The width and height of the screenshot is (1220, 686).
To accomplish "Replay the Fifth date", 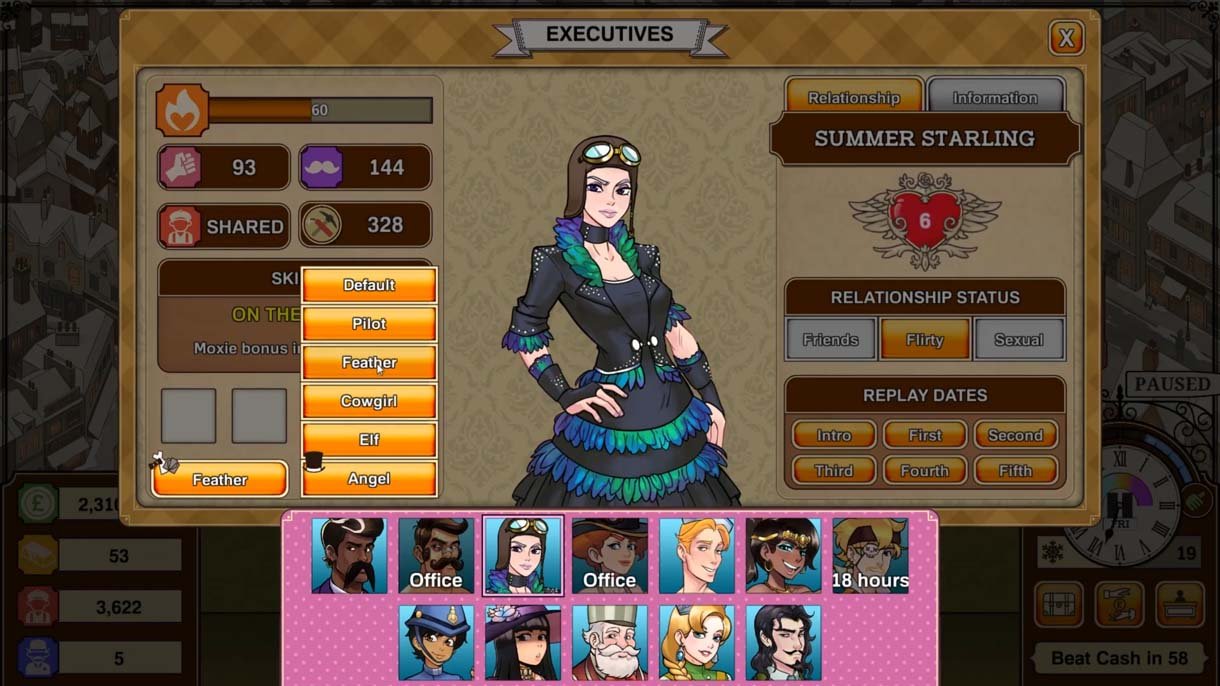I will (x=1015, y=471).
